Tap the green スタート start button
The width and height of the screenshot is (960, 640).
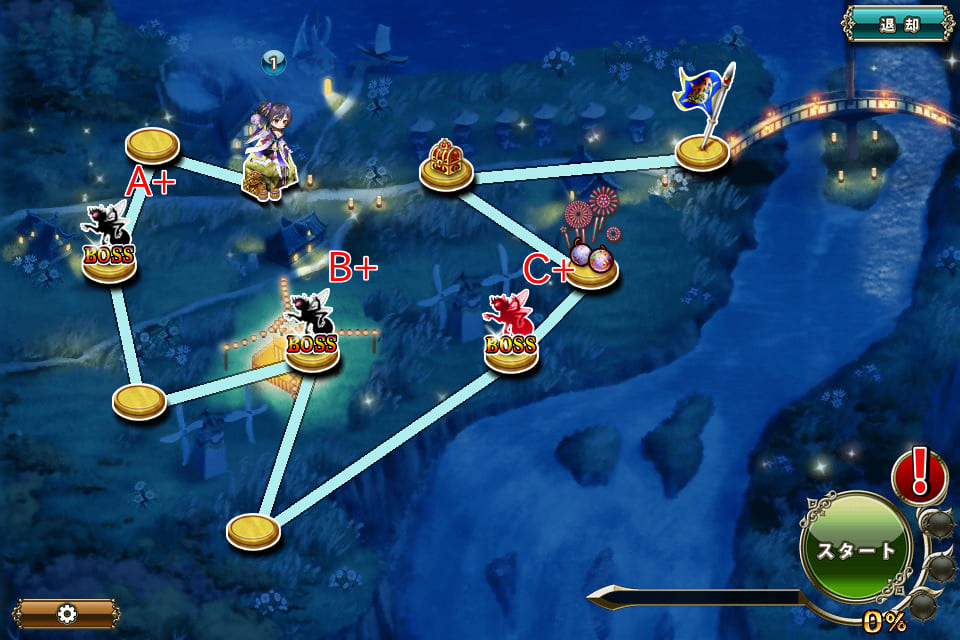tap(855, 550)
